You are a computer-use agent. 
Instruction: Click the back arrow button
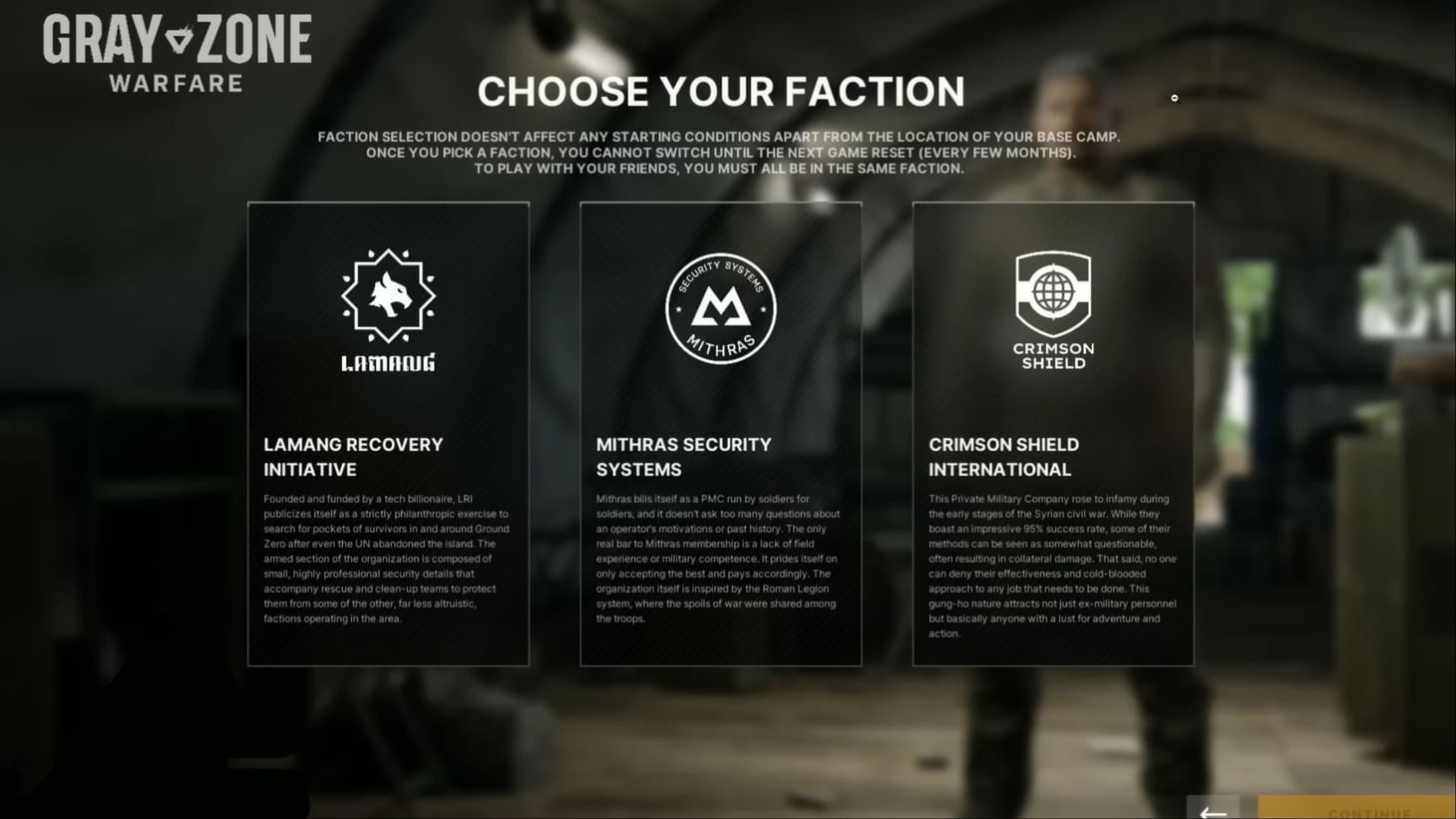pyautogui.click(x=1214, y=810)
